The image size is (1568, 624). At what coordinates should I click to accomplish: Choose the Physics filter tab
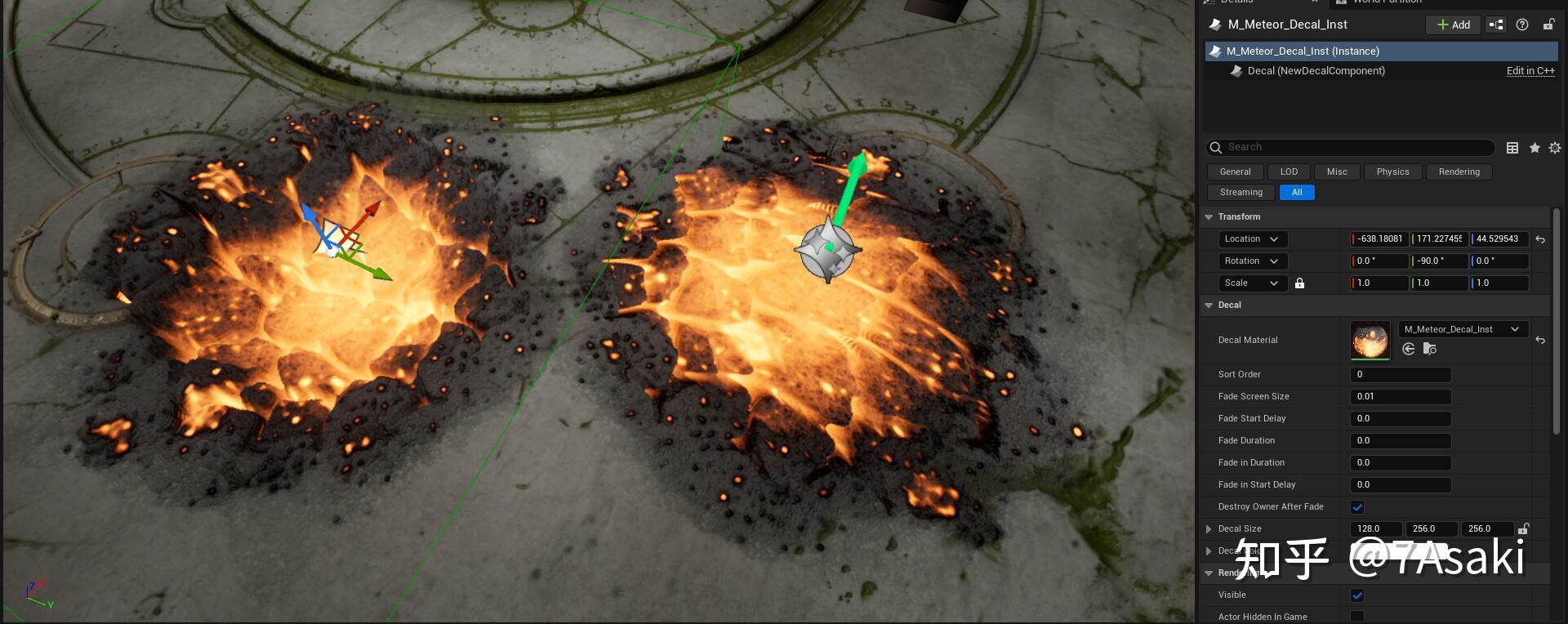coord(1392,172)
